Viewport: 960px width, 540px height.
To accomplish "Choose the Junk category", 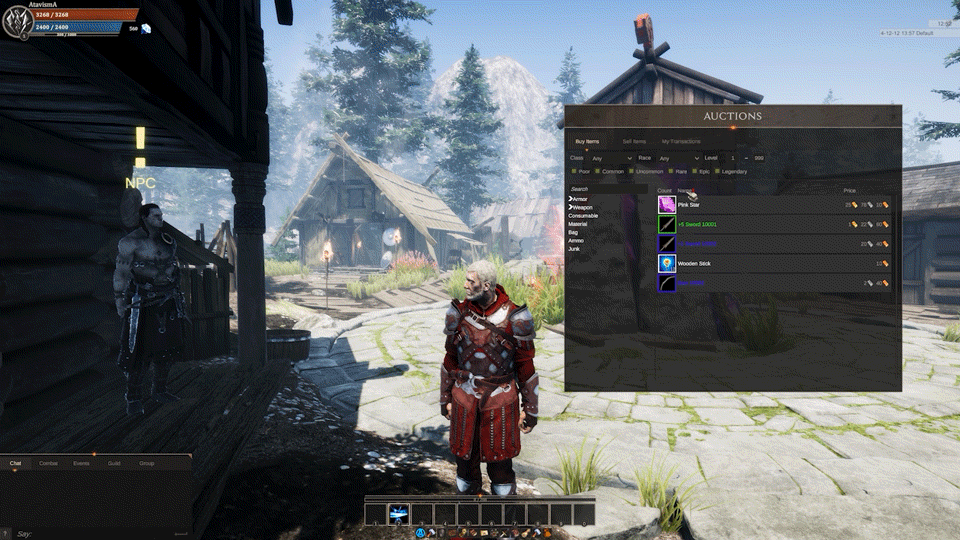I will tap(574, 248).
